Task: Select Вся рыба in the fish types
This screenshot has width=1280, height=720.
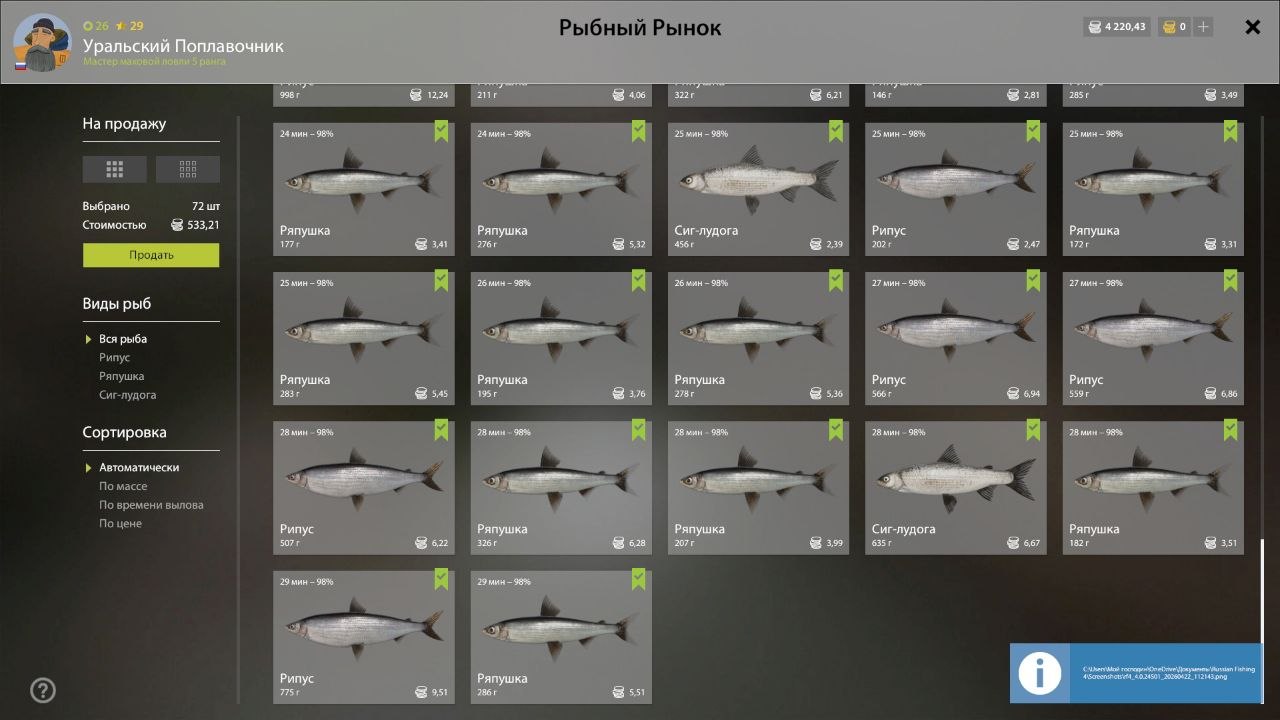Action: (x=124, y=338)
